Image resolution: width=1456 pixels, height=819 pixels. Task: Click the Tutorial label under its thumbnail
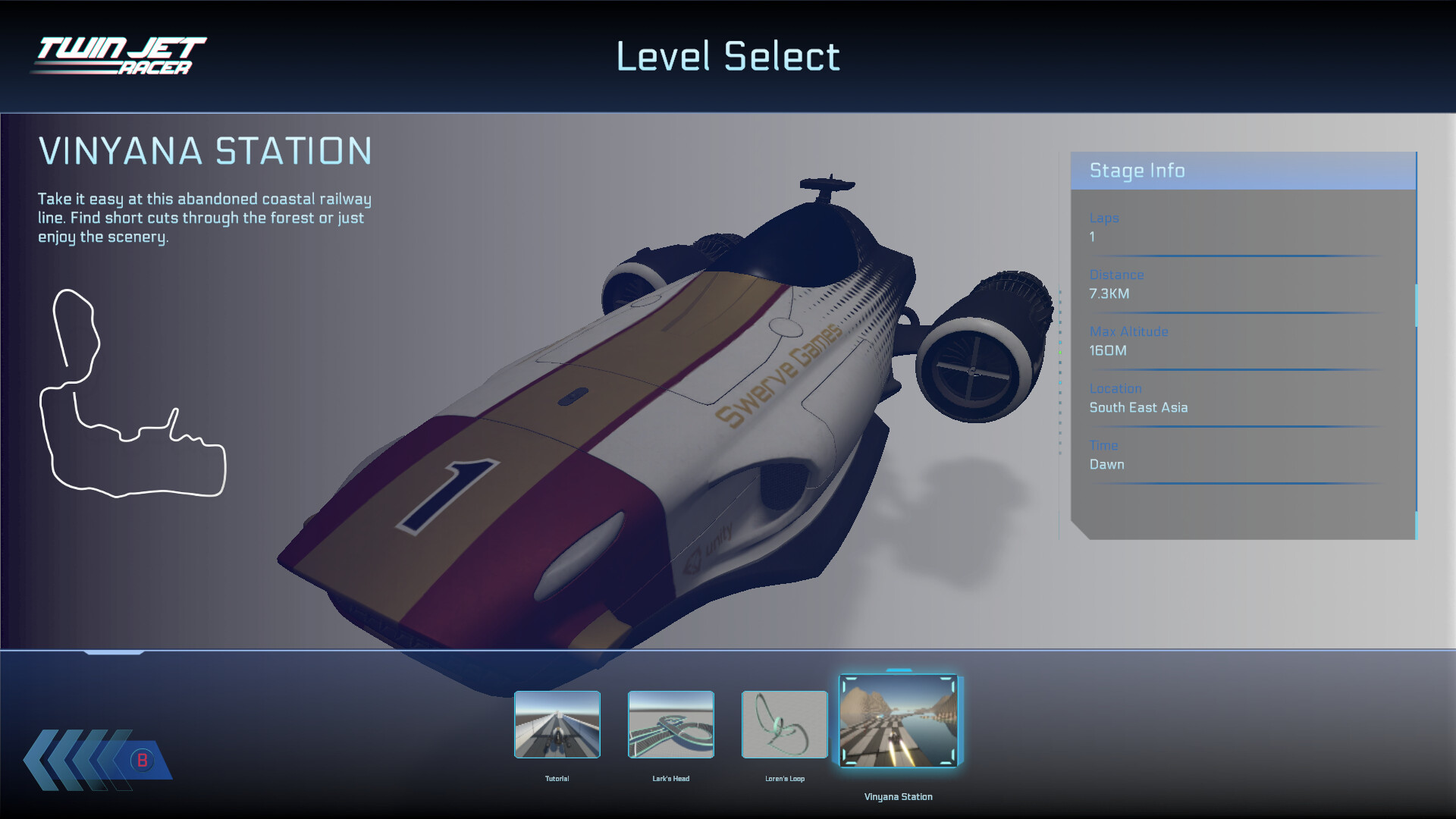(x=557, y=777)
